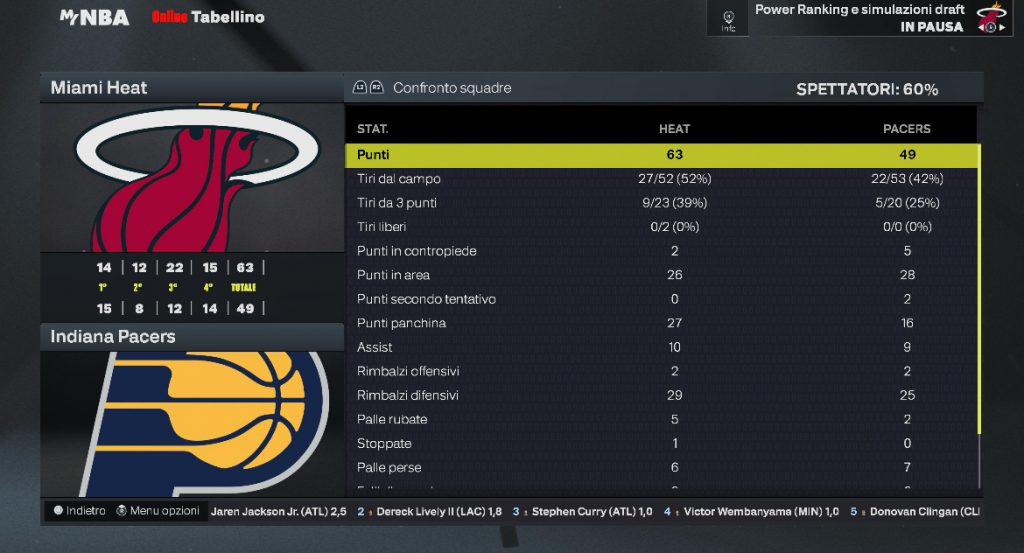Open the Indiana Pacers team panel
Image resolution: width=1024 pixels, height=553 pixels.
point(192,337)
